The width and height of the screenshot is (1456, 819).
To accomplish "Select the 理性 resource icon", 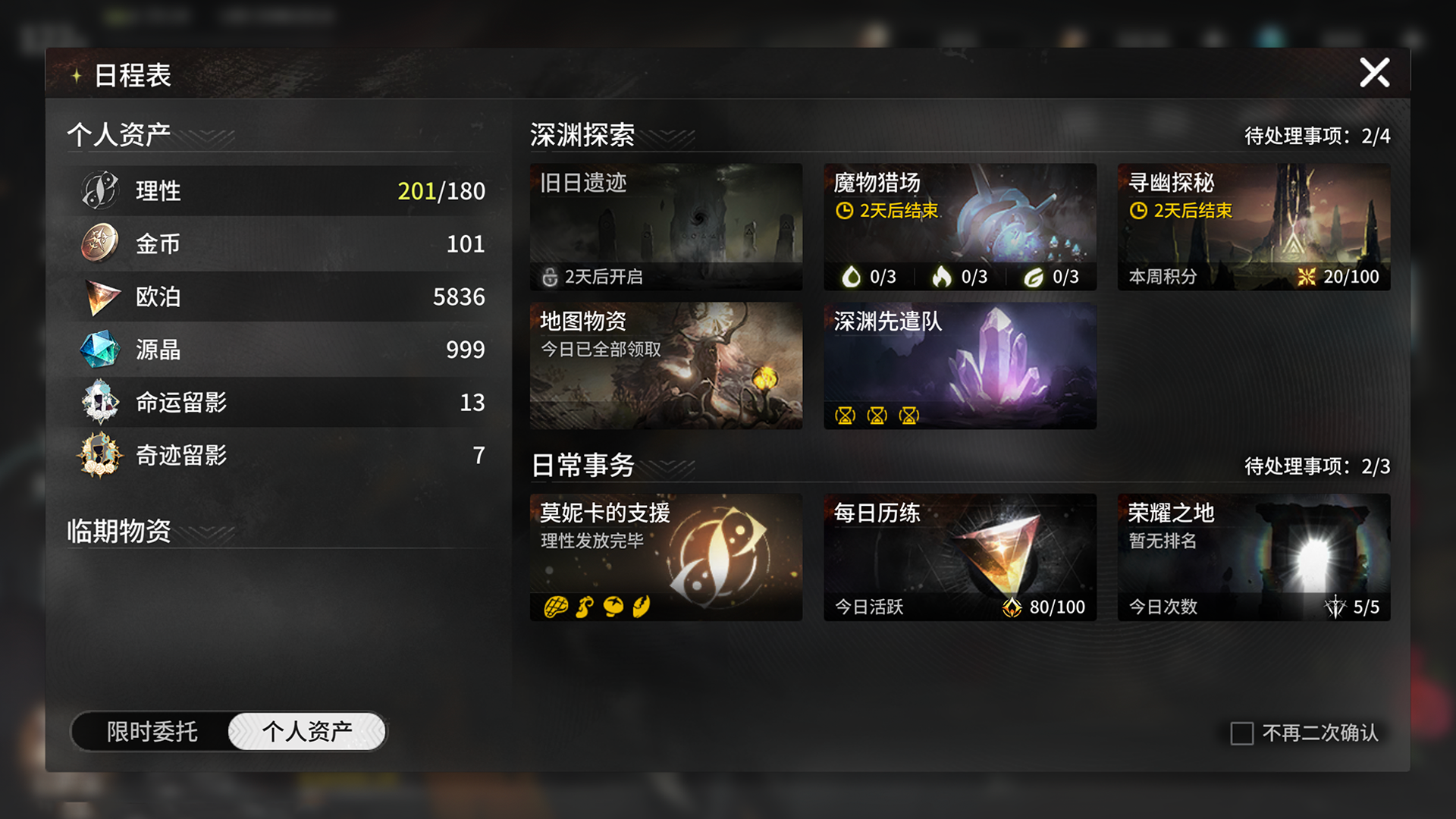I will tap(99, 190).
